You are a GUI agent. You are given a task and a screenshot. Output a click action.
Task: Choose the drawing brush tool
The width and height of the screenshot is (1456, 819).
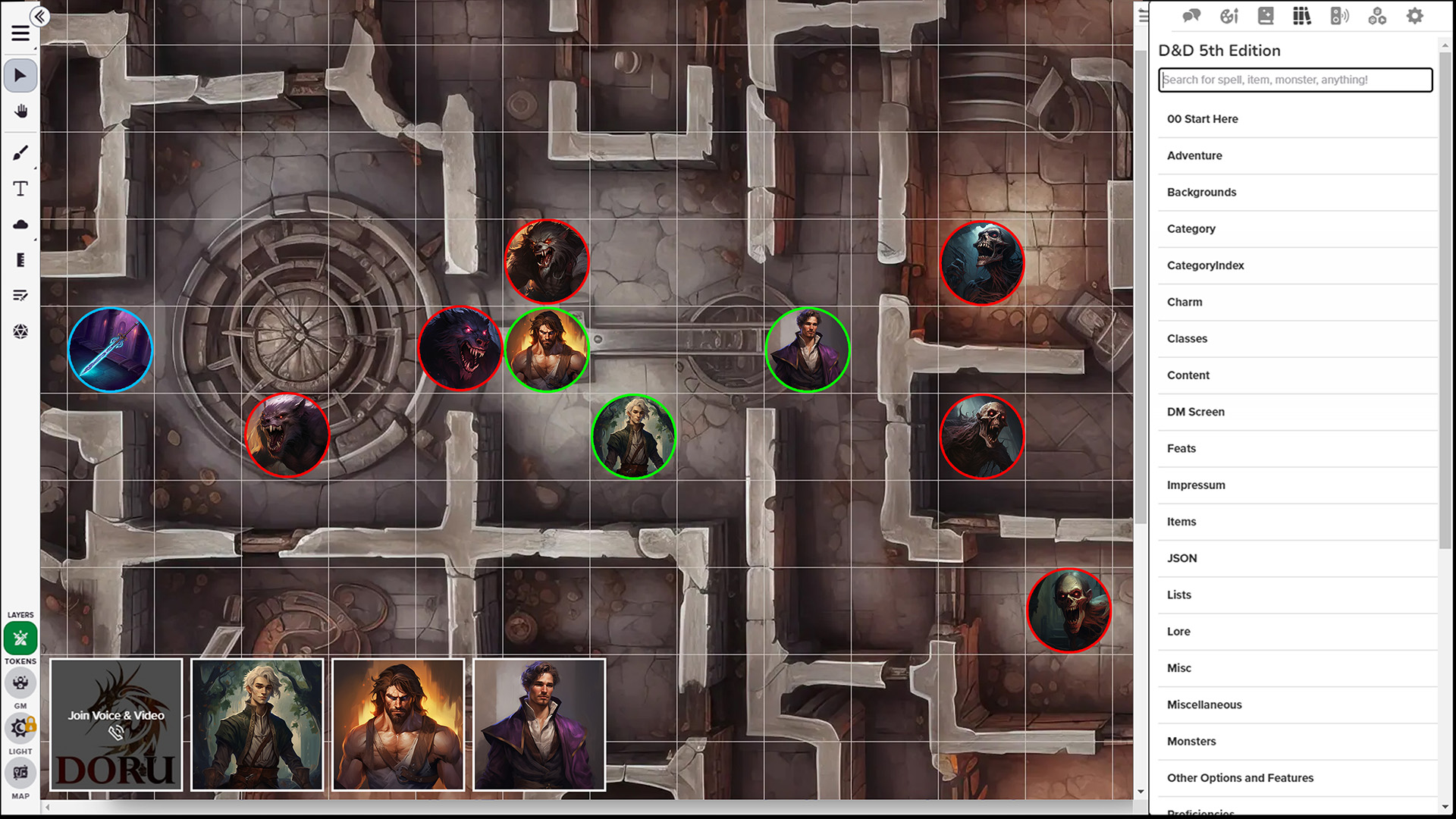[x=20, y=152]
